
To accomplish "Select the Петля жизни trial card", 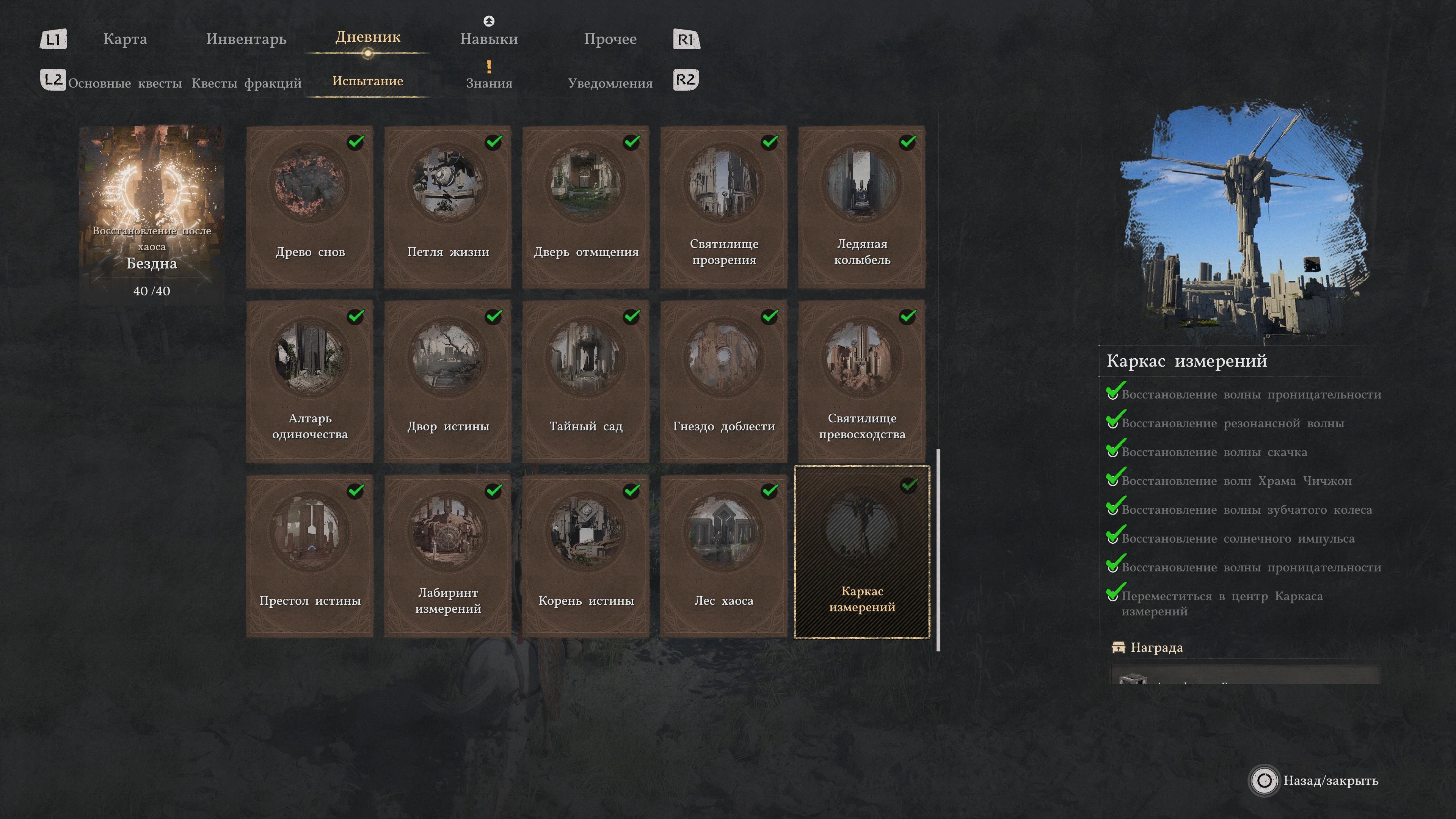I will point(448,207).
